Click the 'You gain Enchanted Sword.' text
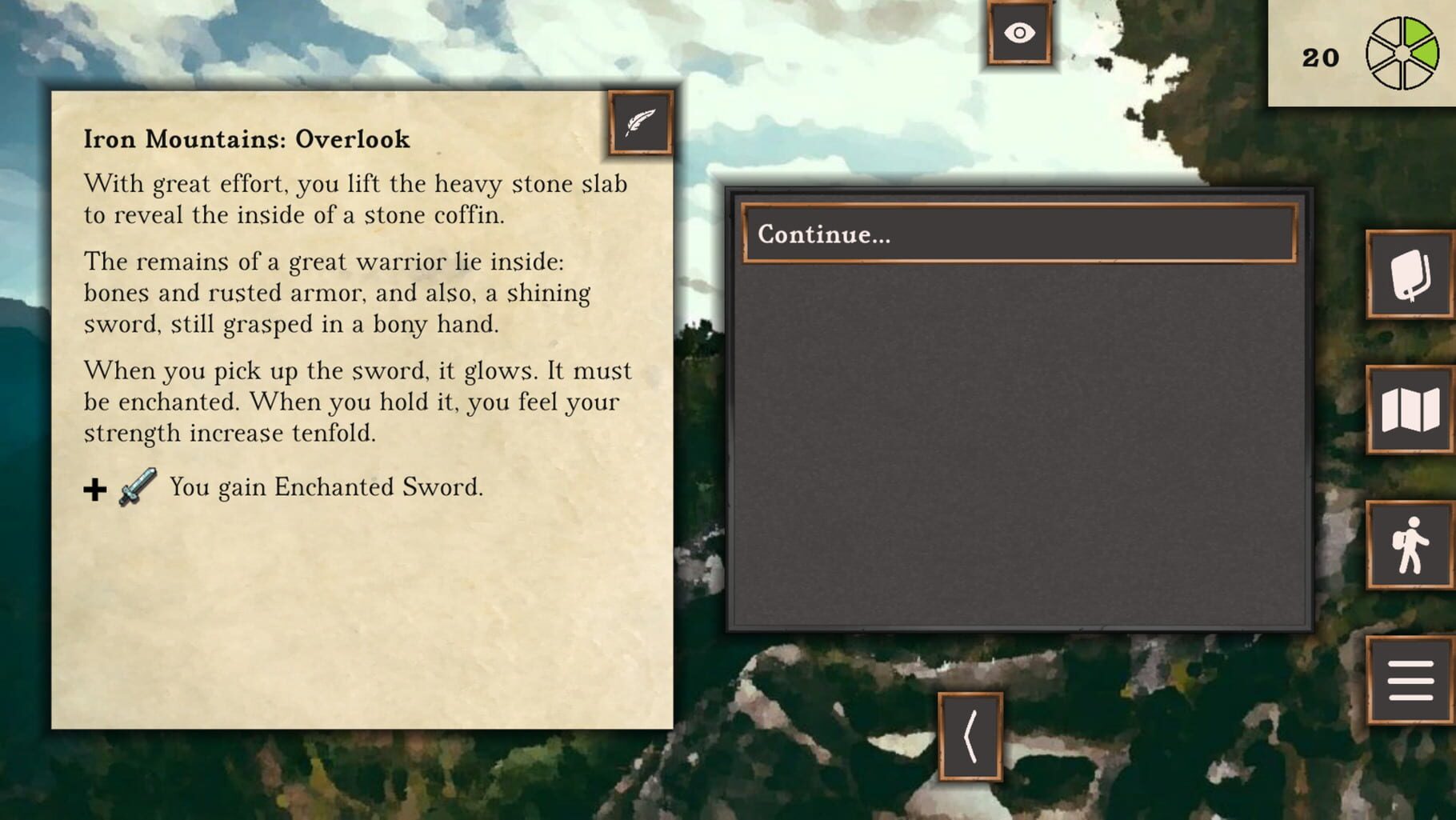 [x=324, y=486]
